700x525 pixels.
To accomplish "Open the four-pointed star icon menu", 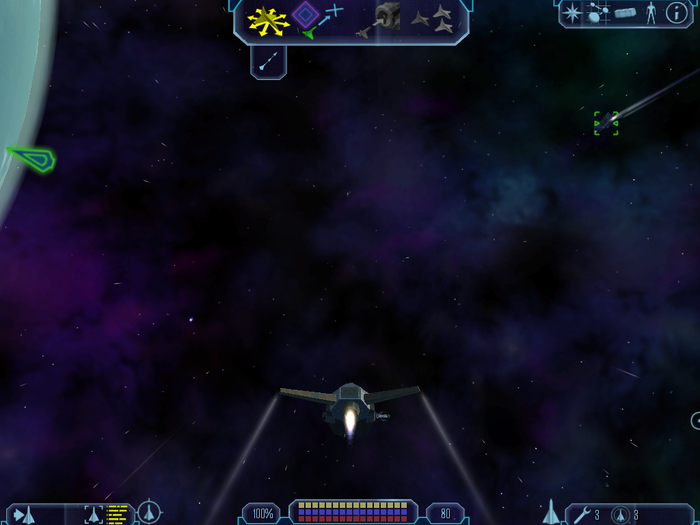I will pos(573,13).
